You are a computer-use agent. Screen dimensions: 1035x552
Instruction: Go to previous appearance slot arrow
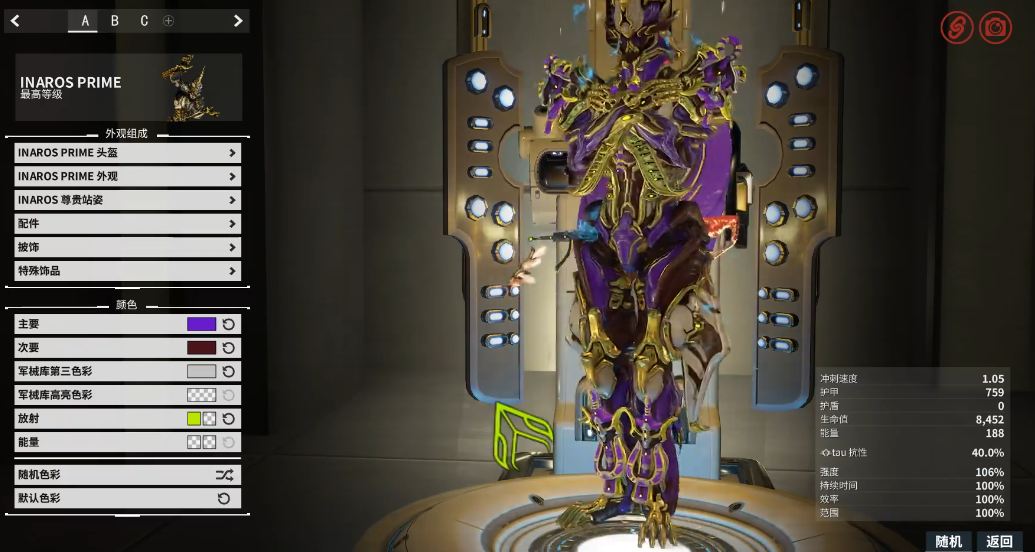coord(16,21)
